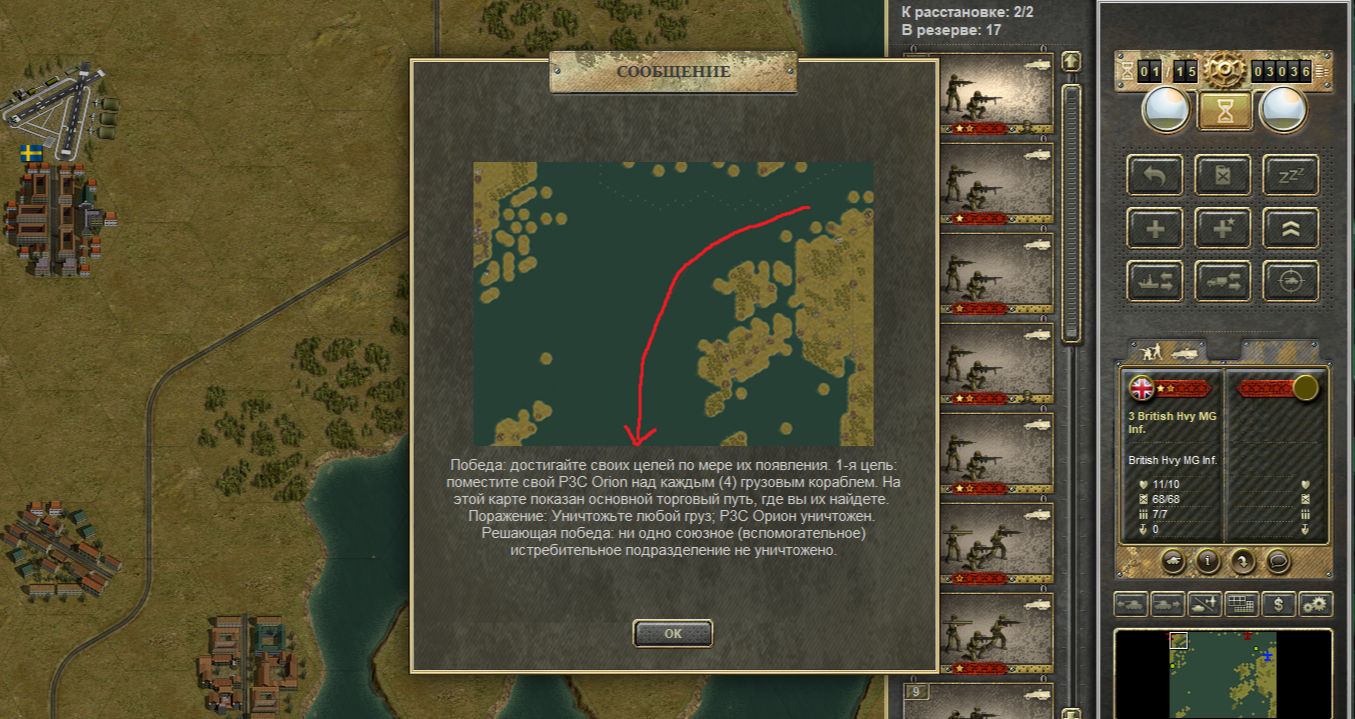Confirm the message with the OK button
Viewport: 1355px width, 719px height.
672,633
